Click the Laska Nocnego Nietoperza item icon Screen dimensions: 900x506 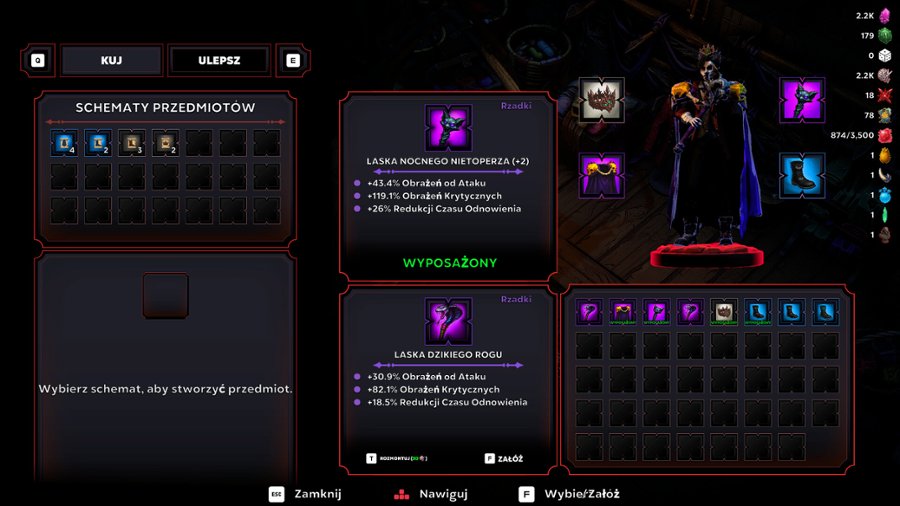pyautogui.click(x=448, y=128)
